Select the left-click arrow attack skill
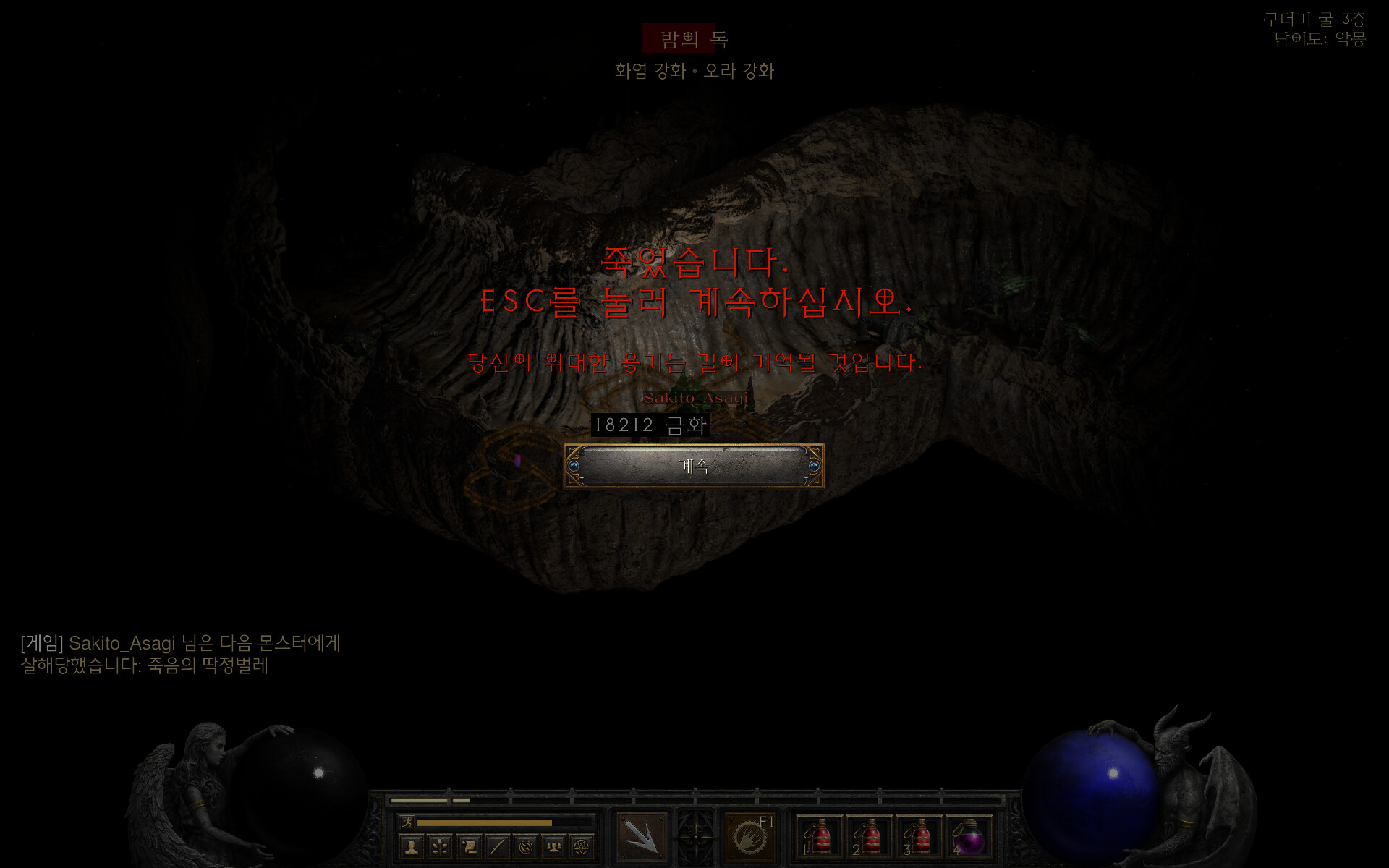The height and width of the screenshot is (868, 1389). click(642, 838)
